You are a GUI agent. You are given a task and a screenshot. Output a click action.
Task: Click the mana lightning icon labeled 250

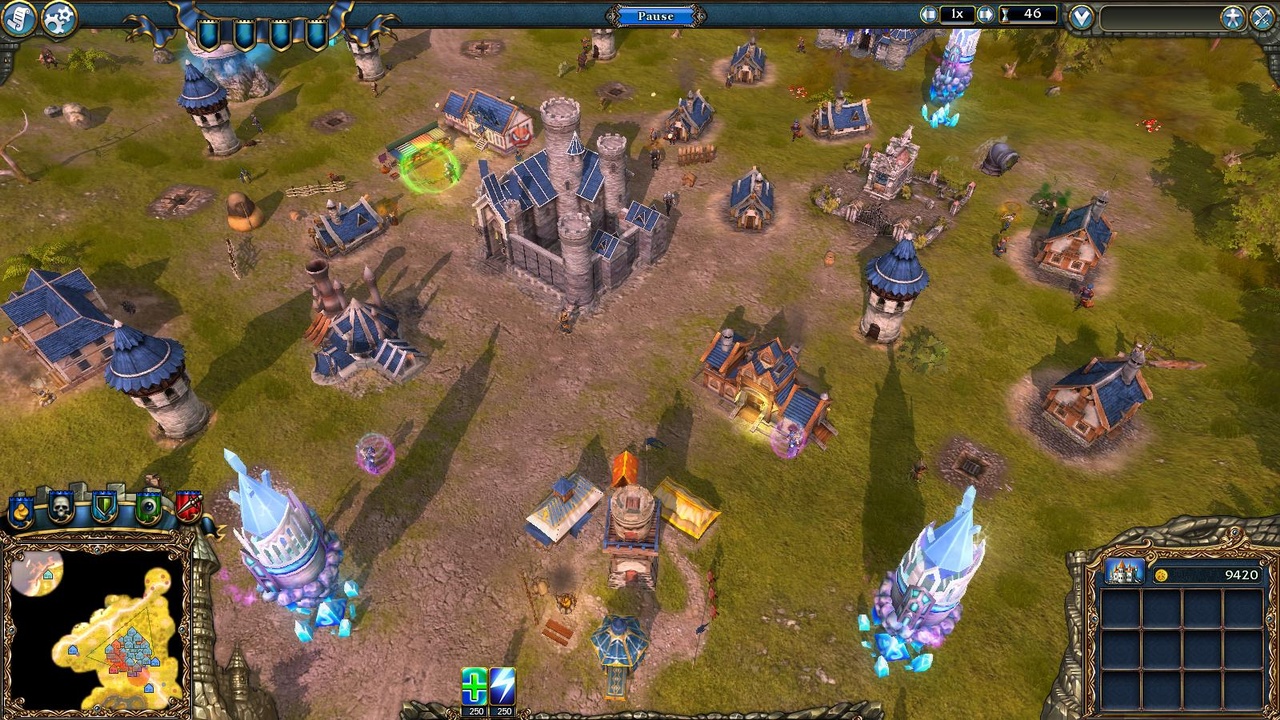(x=503, y=688)
